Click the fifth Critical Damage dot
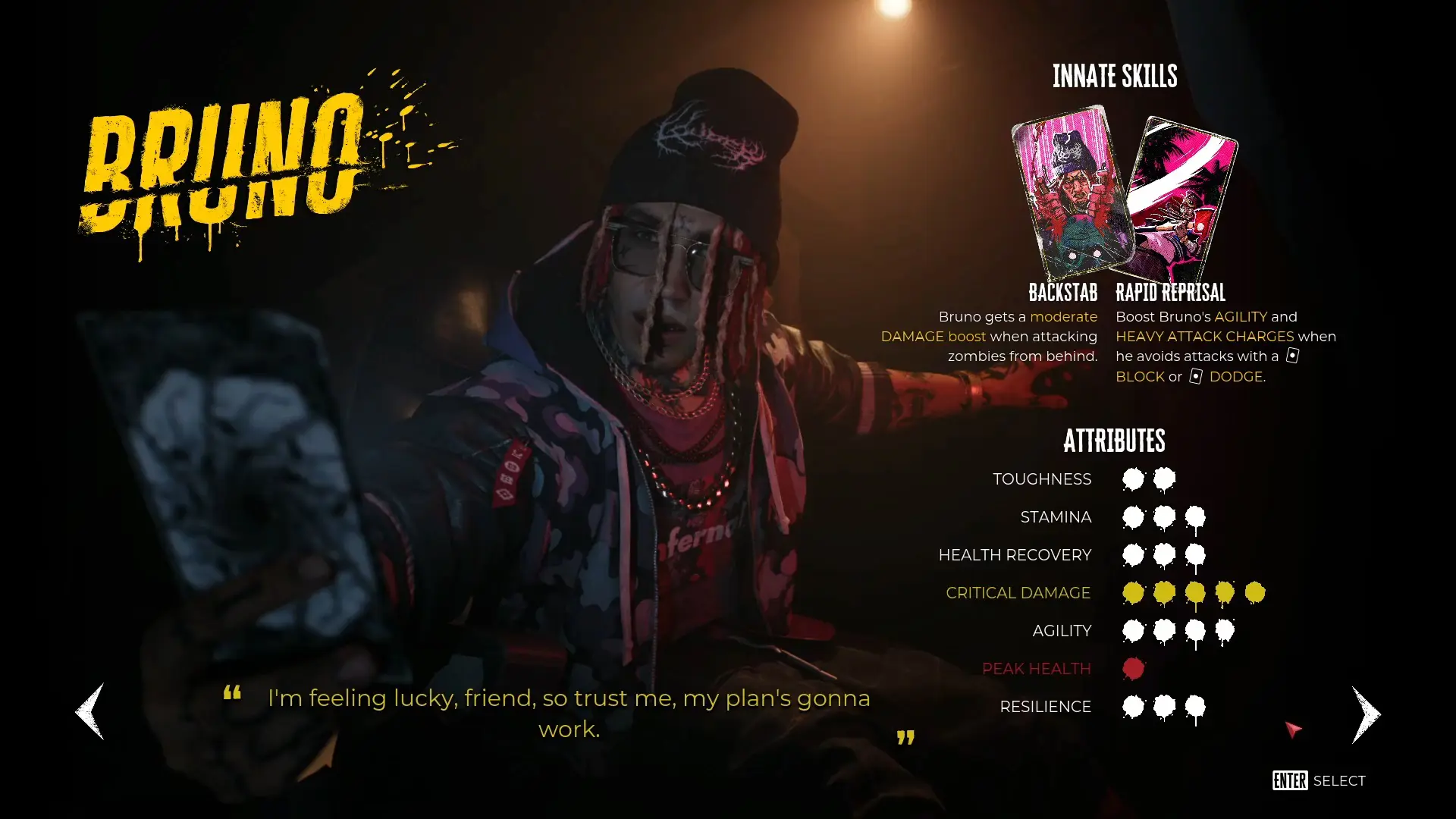This screenshot has width=1456, height=819. coord(1255,592)
